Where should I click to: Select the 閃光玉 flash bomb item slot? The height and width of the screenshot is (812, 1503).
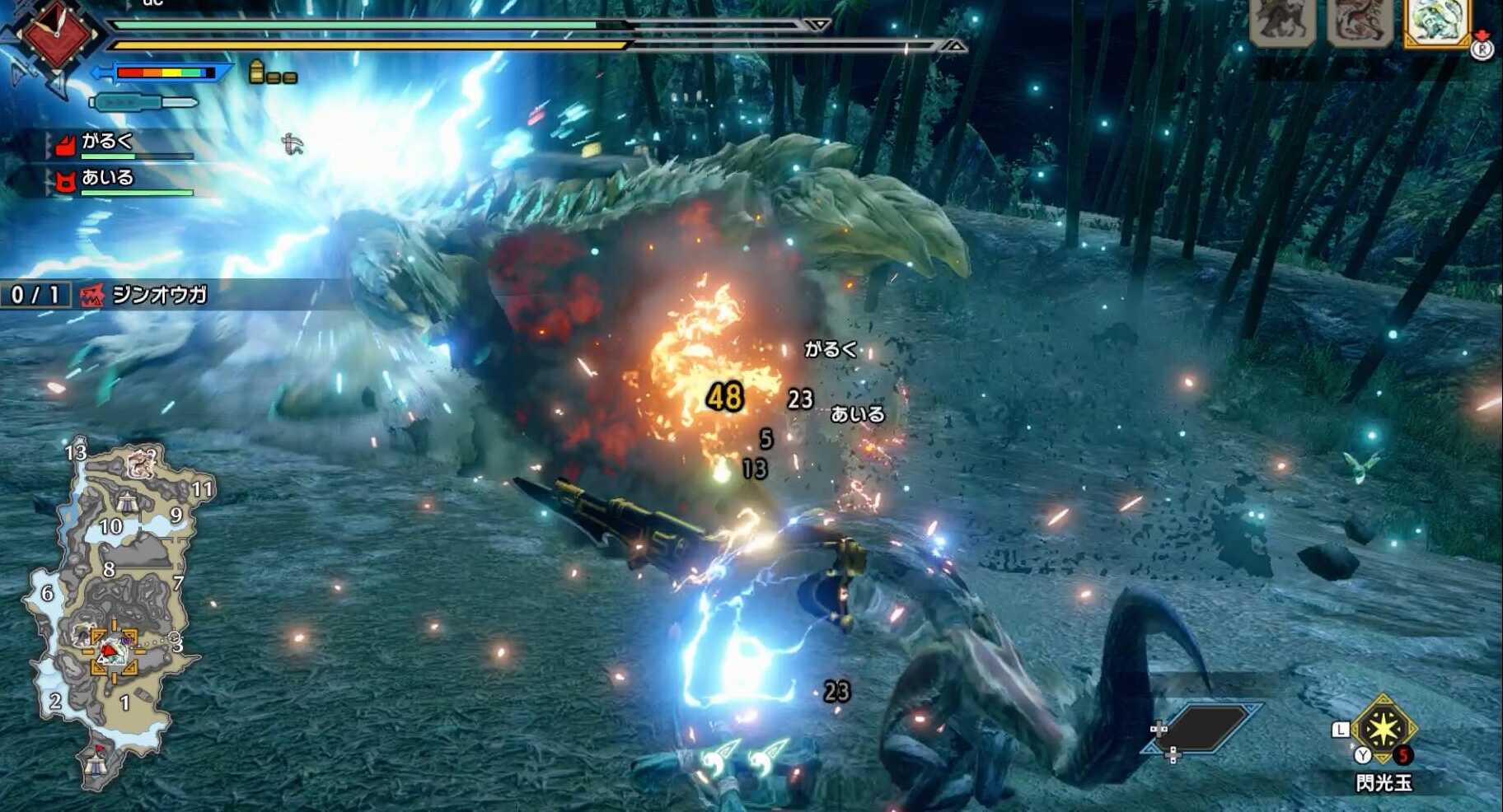[1384, 730]
